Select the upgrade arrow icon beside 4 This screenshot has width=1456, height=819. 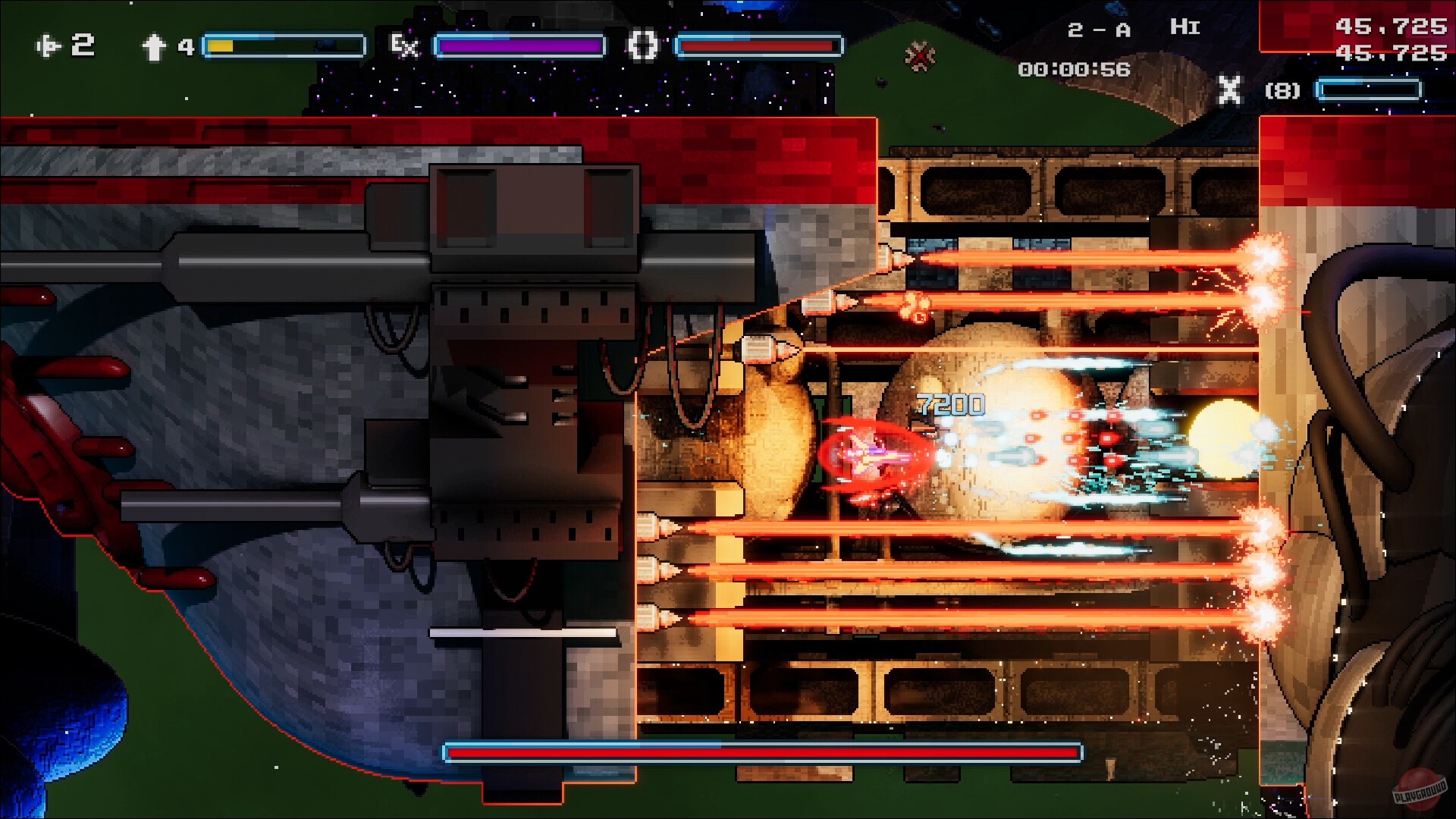154,47
